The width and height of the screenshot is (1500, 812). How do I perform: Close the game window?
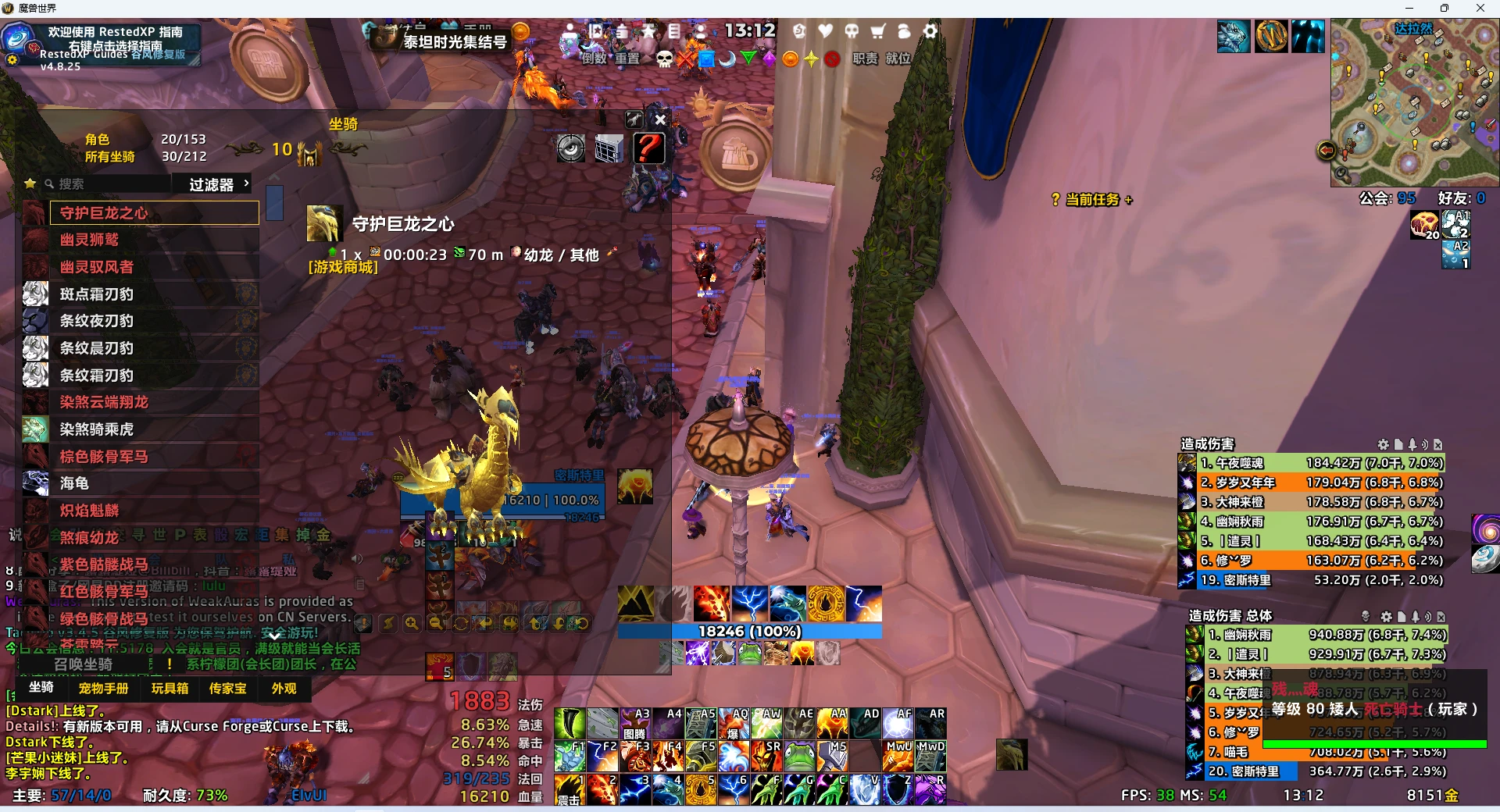[x=1480, y=9]
